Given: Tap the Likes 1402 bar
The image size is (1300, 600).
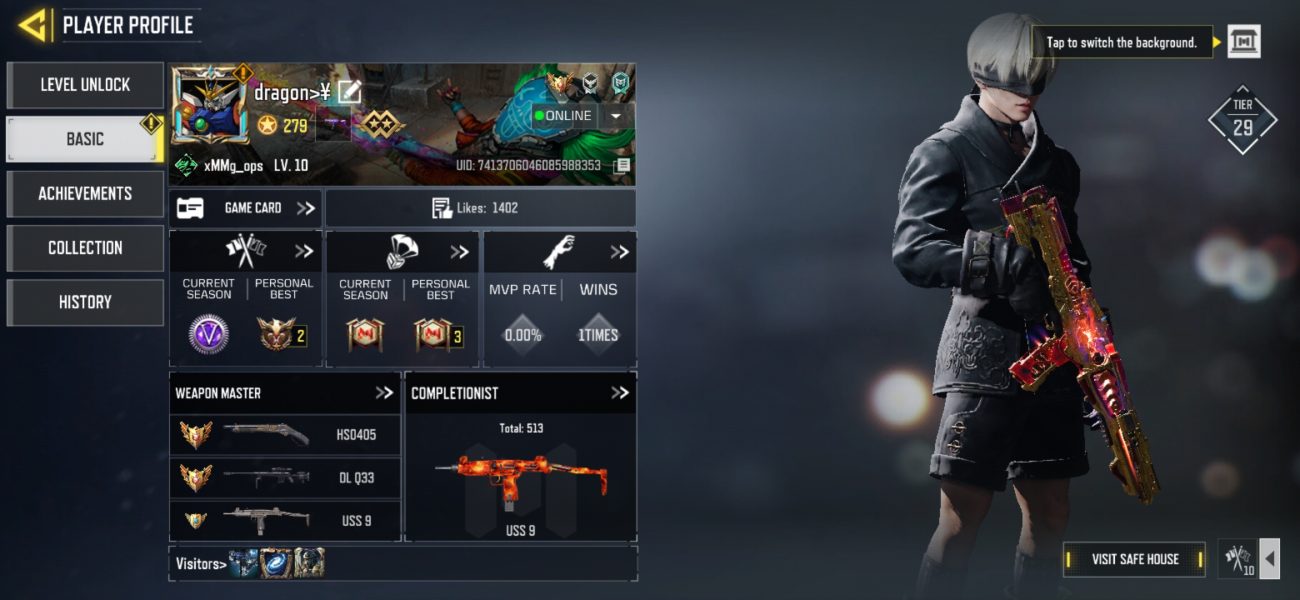Looking at the screenshot, I should [480, 208].
